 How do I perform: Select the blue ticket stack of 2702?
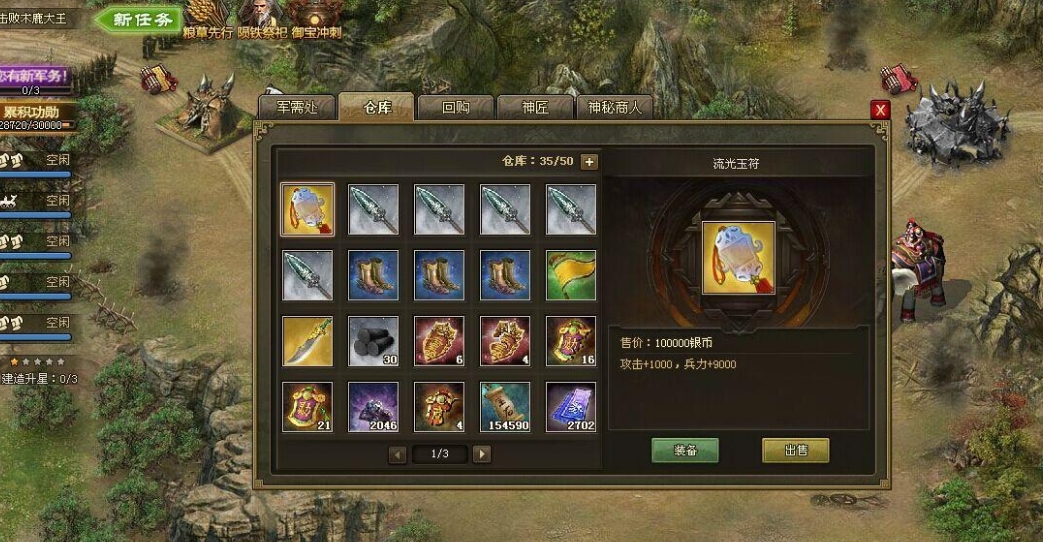(x=571, y=407)
